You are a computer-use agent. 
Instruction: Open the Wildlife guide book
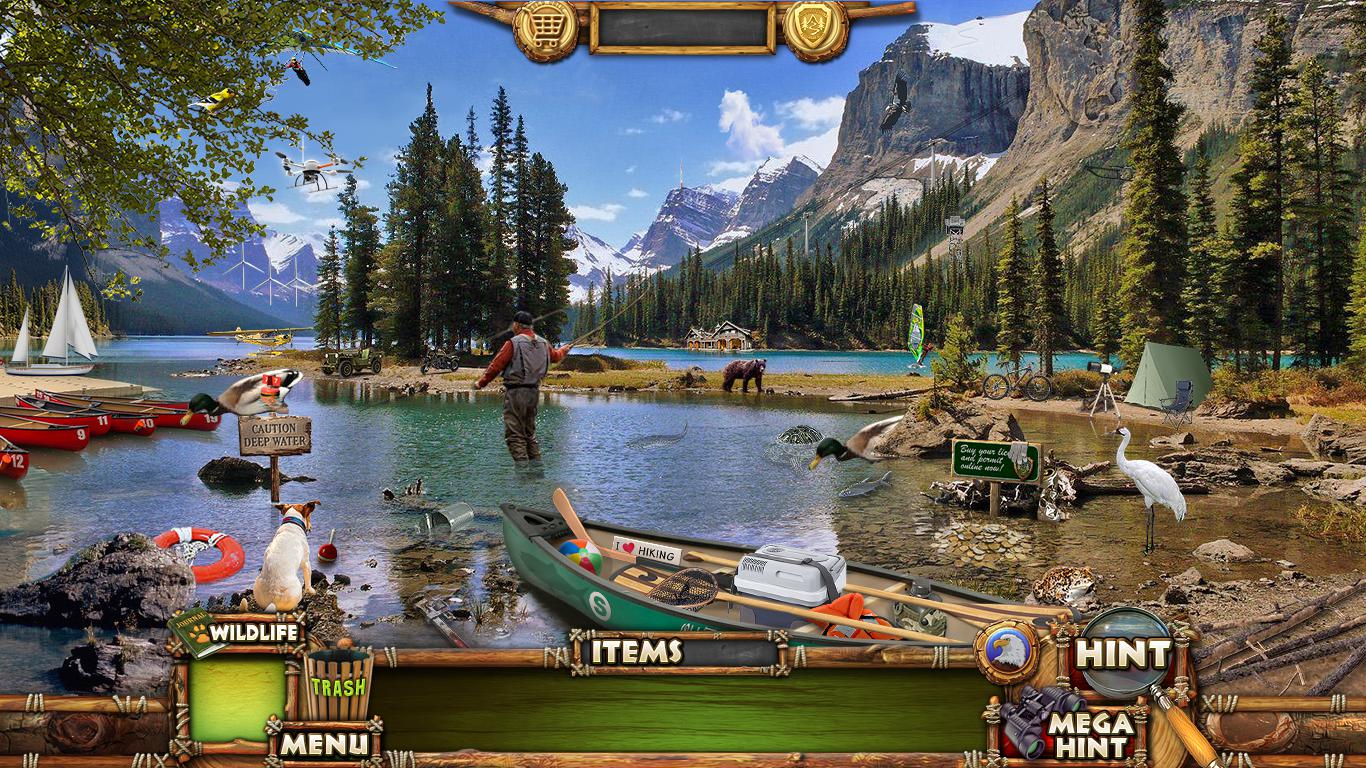click(x=196, y=631)
